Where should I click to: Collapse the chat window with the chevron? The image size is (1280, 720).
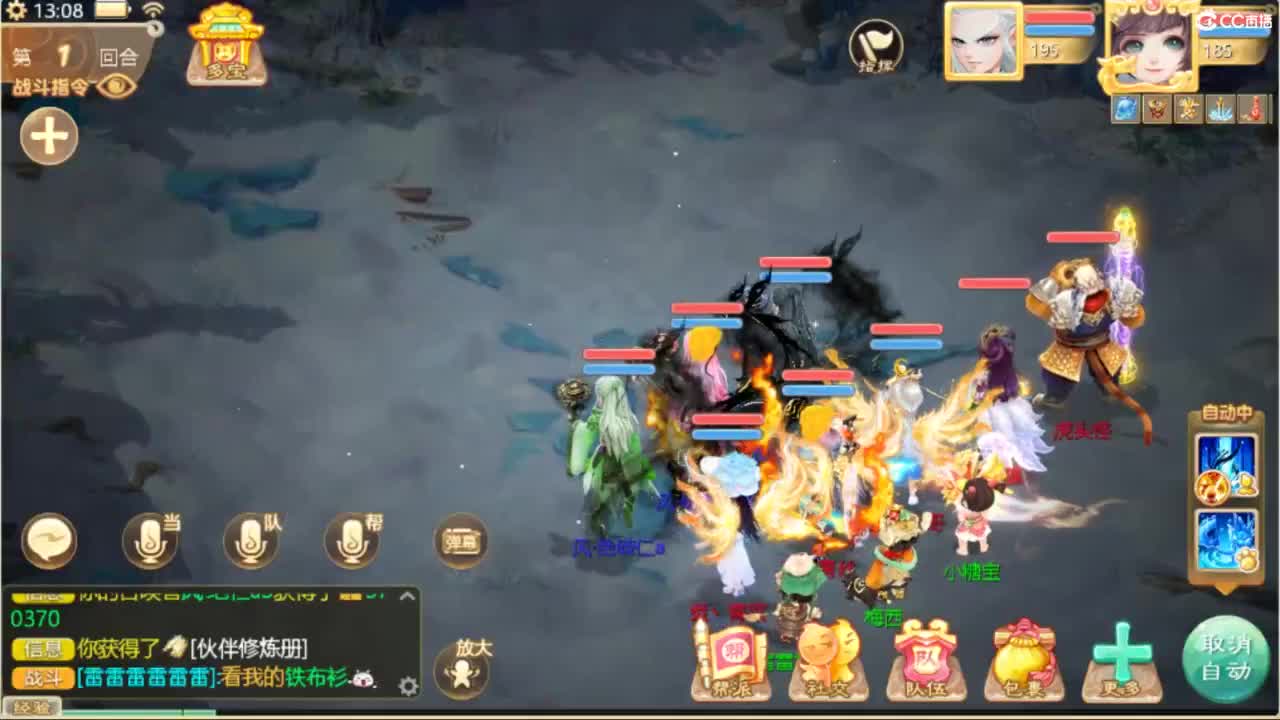pos(405,594)
